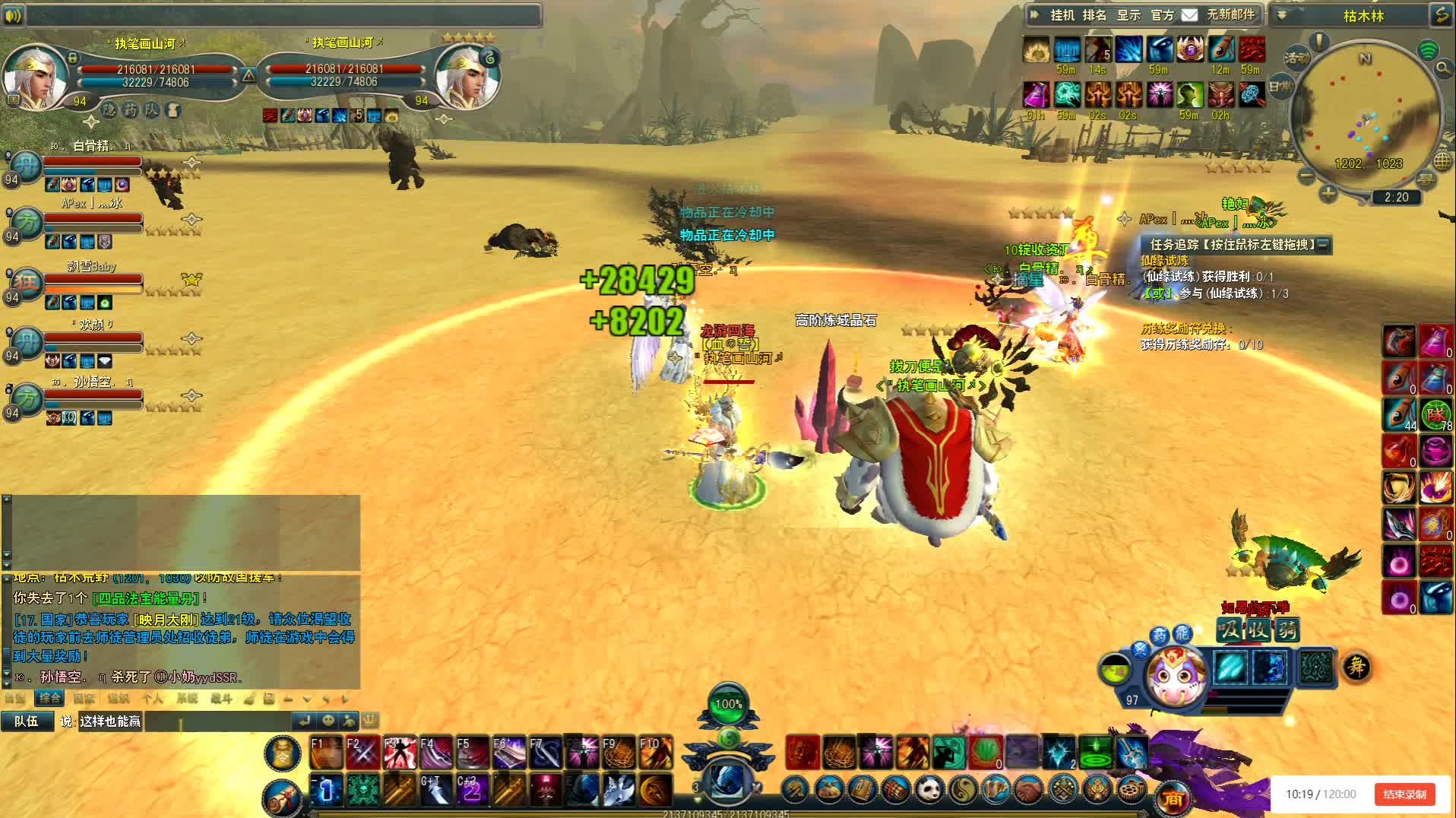The width and height of the screenshot is (1456, 818).
Task: Open the 挂机 auto-play menu
Action: coord(1062,14)
